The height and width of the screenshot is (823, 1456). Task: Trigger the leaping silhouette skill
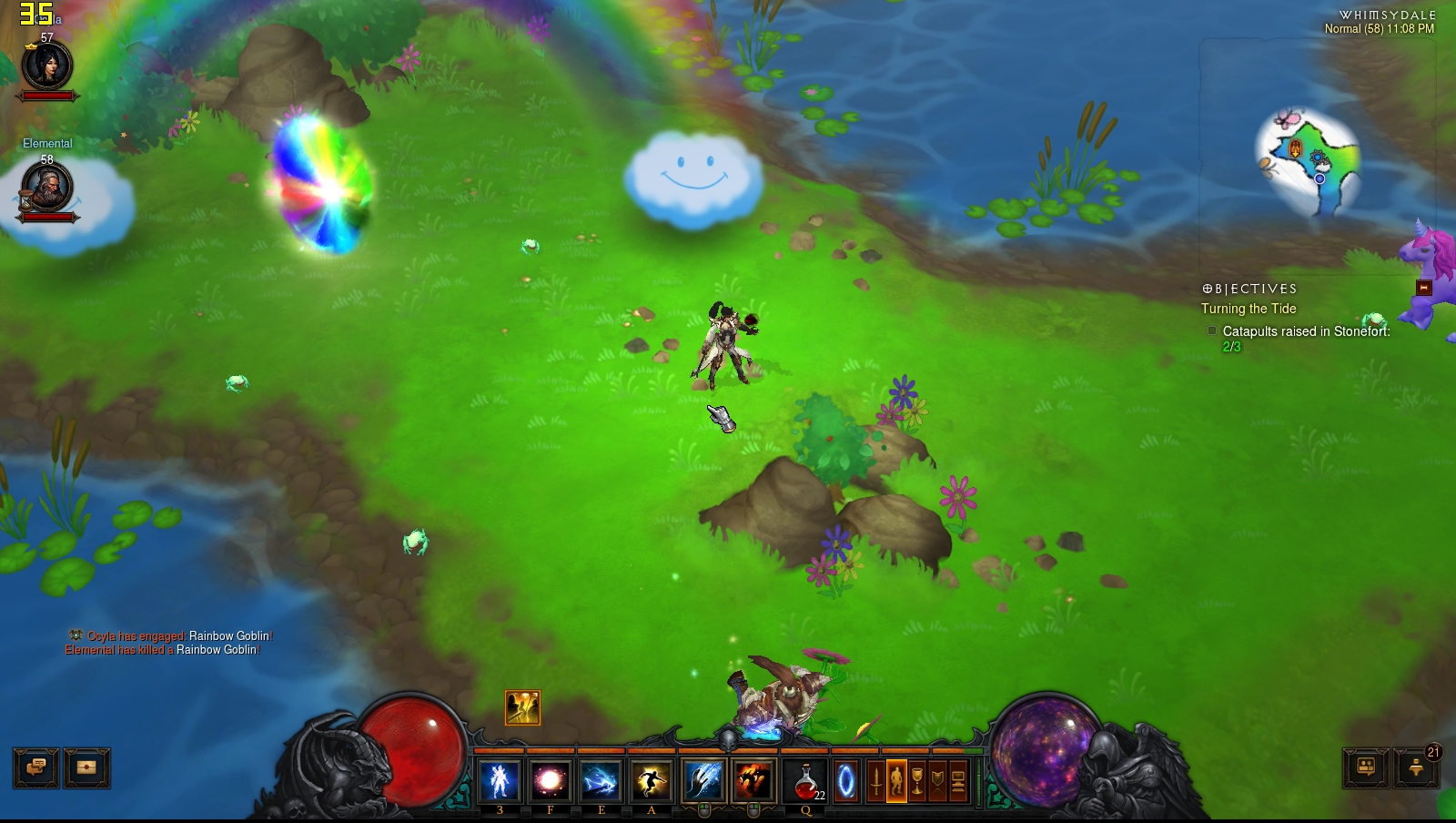pos(652,781)
